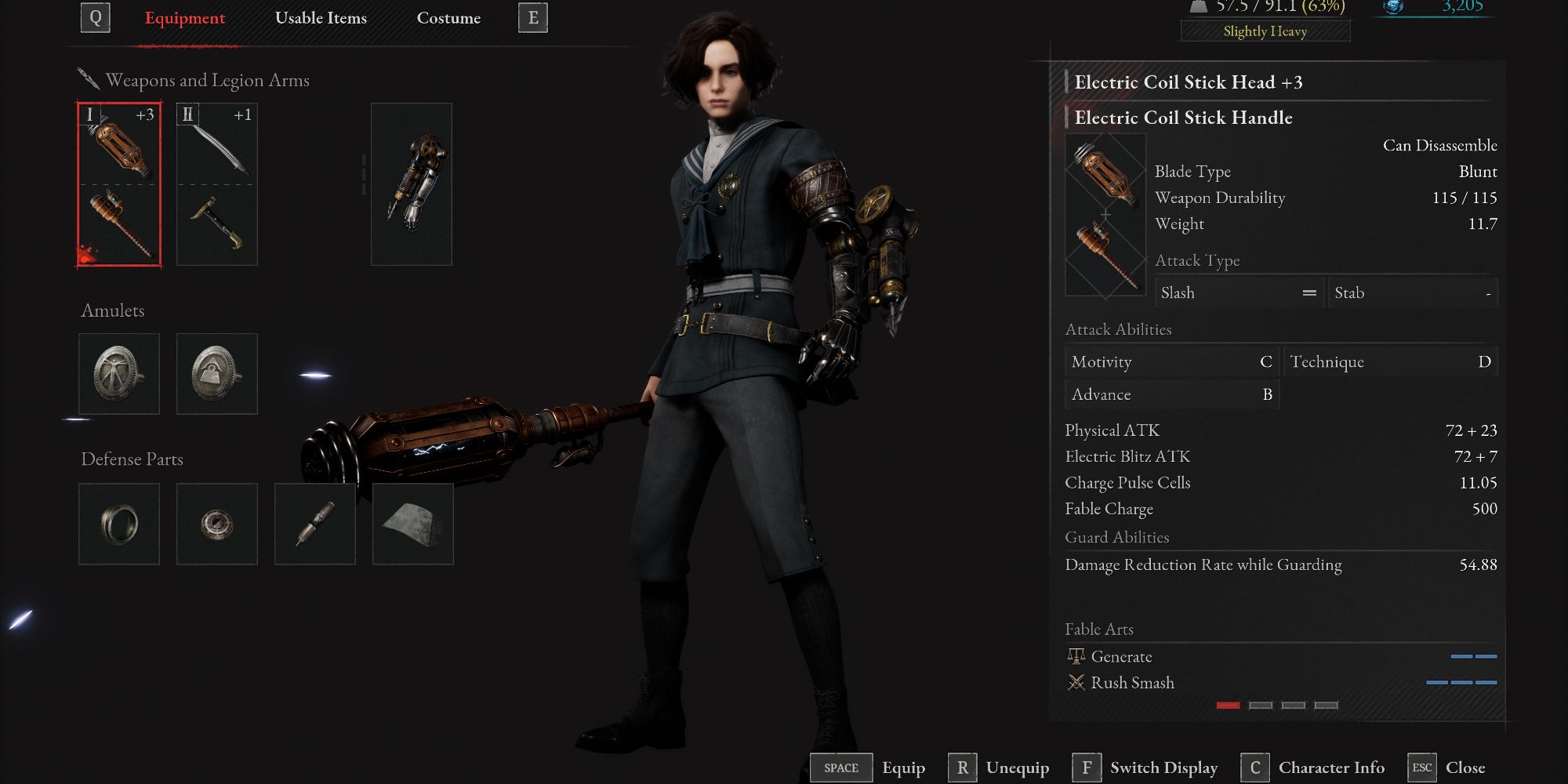Close the equipment menu
The width and height of the screenshot is (1568, 784).
click(1446, 768)
